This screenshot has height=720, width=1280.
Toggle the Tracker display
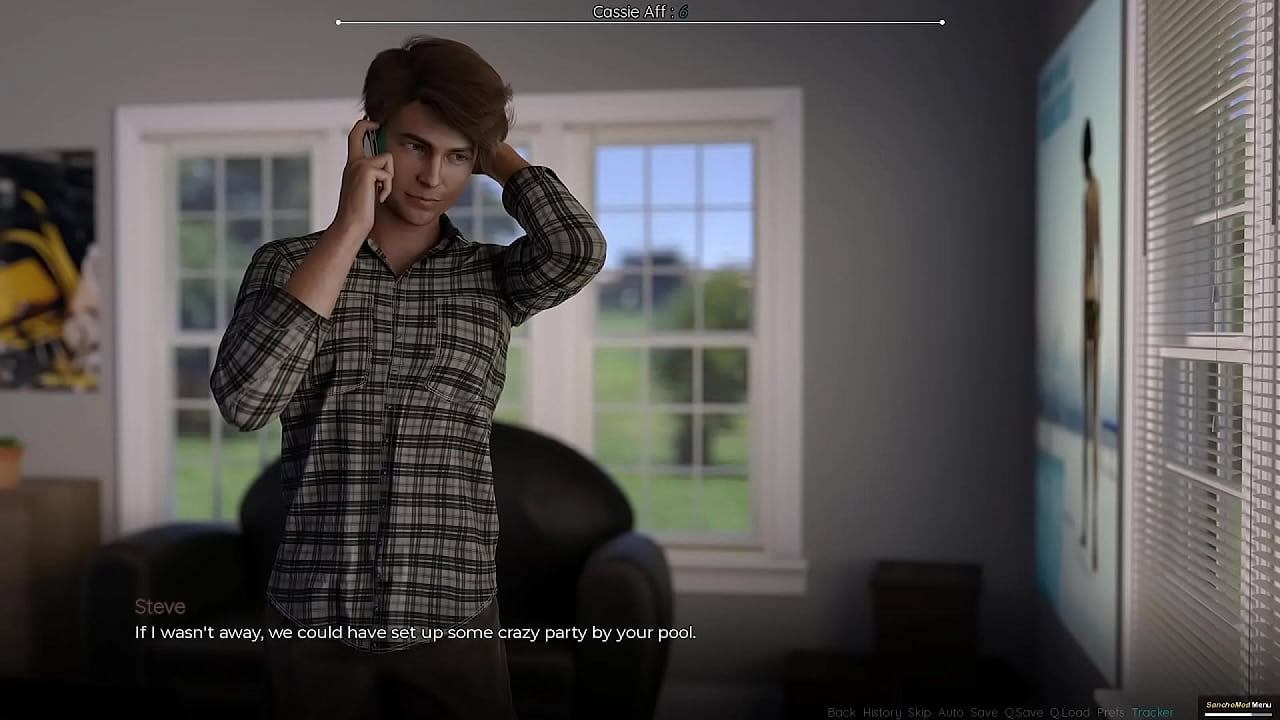coord(1152,712)
